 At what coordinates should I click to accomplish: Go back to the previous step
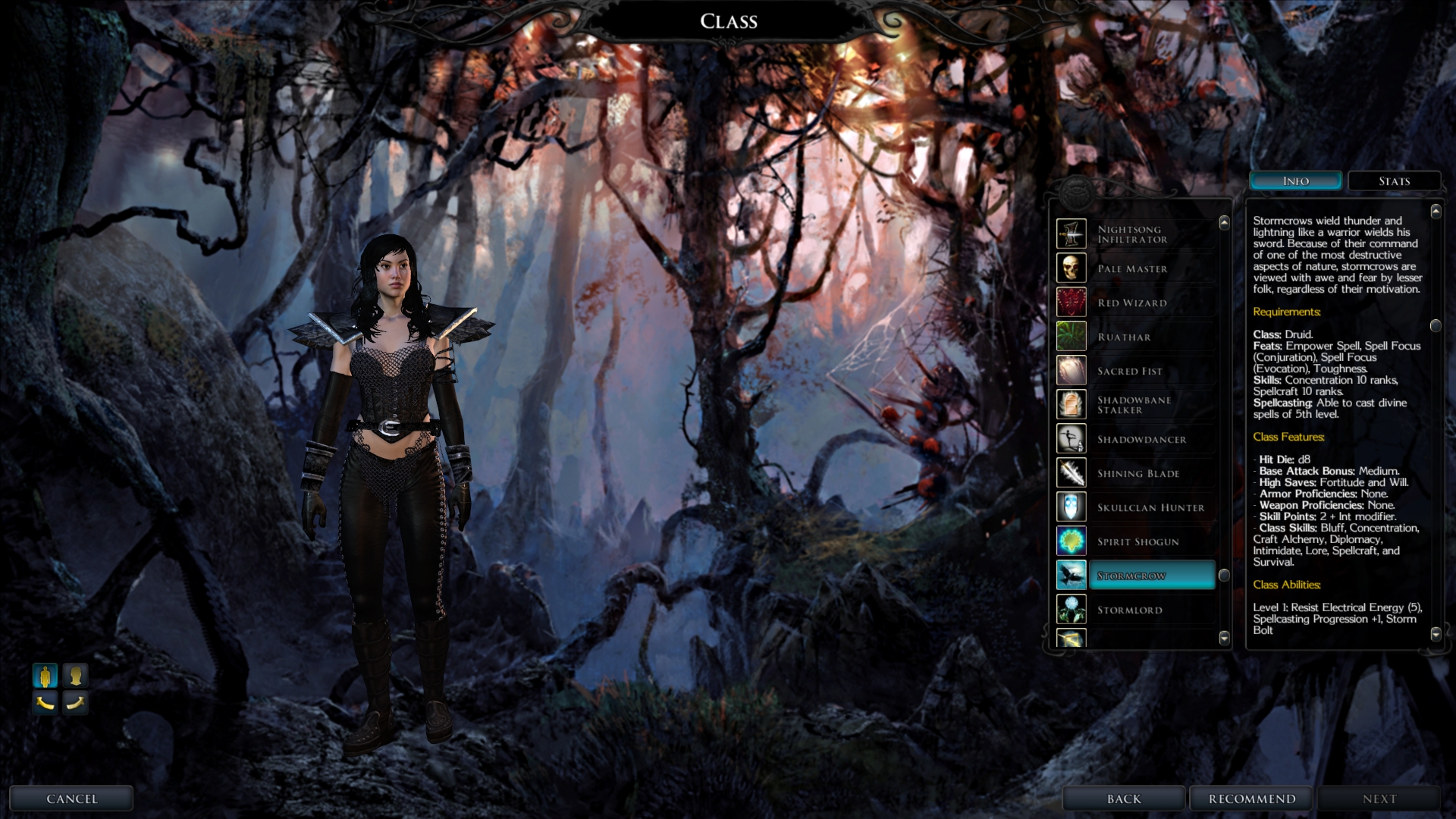1124,799
